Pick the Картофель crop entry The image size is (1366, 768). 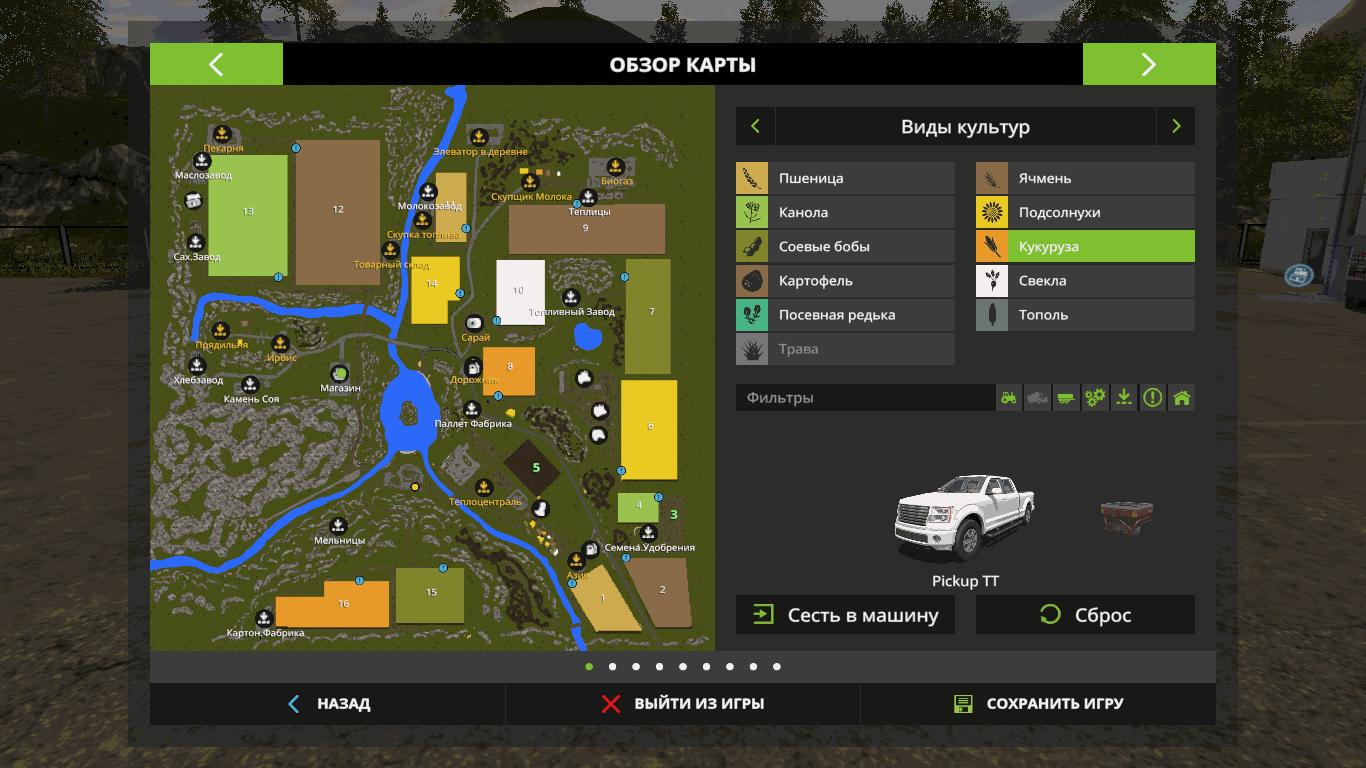click(x=845, y=281)
